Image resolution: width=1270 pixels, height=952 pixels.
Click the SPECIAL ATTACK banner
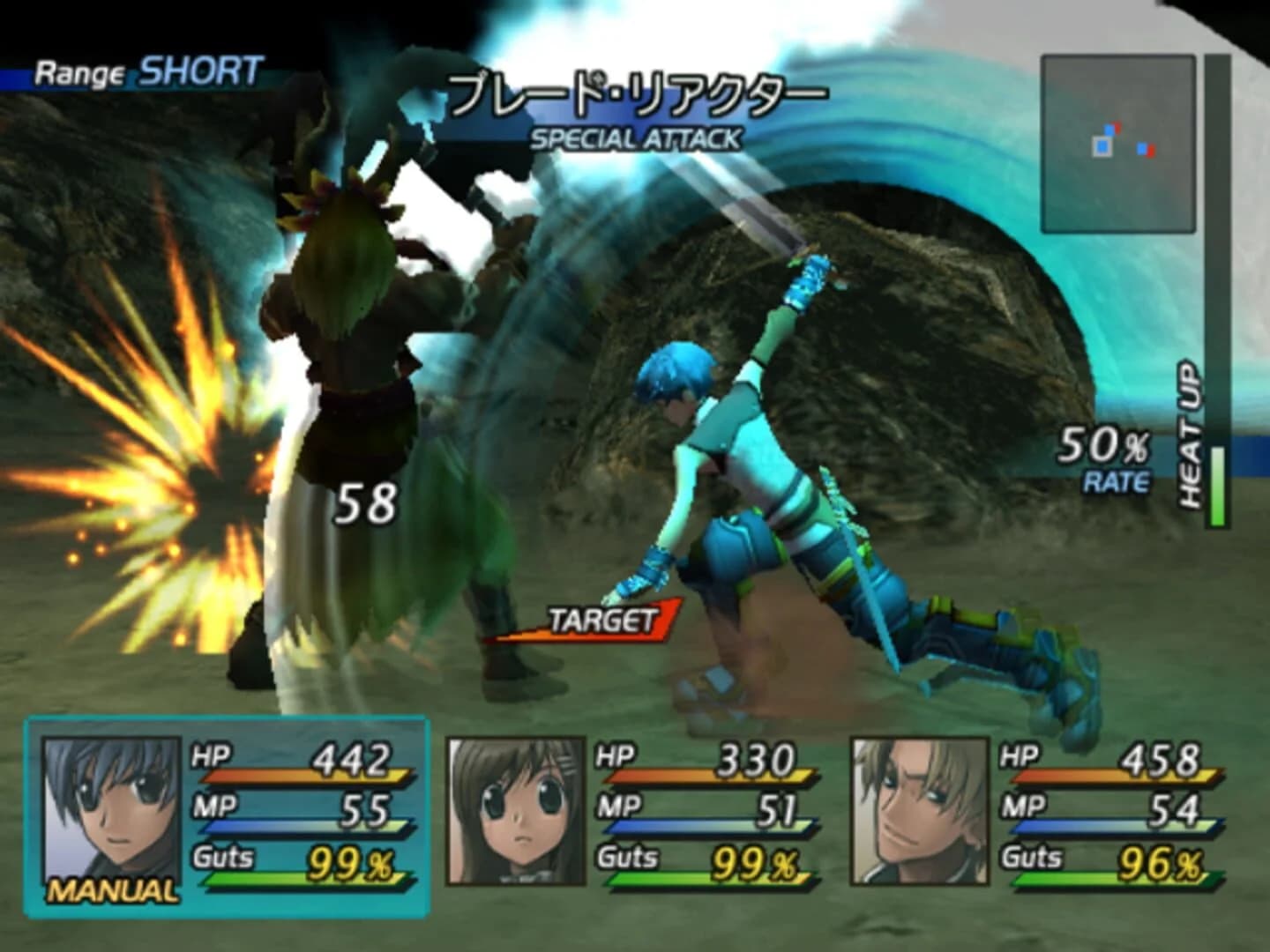pyautogui.click(x=635, y=136)
